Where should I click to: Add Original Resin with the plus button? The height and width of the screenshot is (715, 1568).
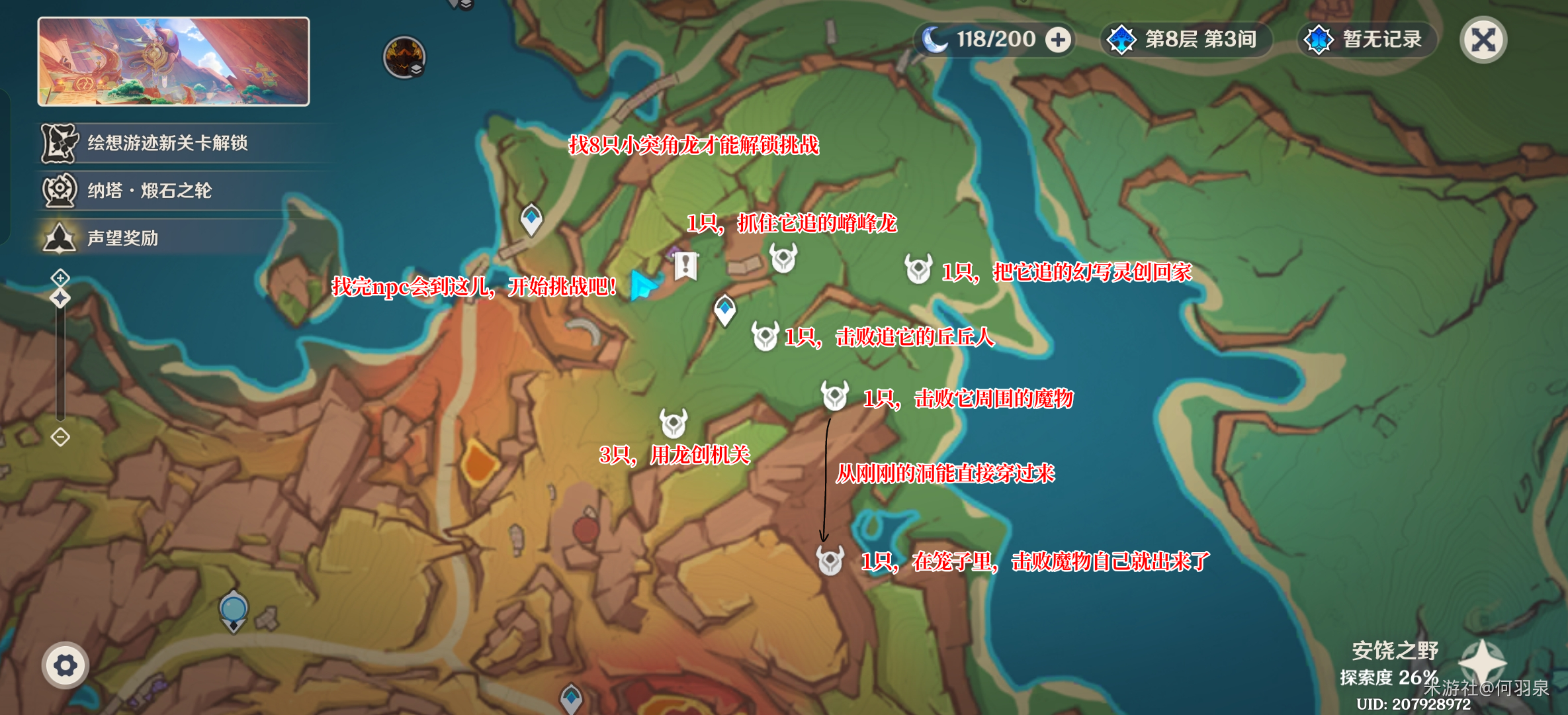[x=1058, y=40]
